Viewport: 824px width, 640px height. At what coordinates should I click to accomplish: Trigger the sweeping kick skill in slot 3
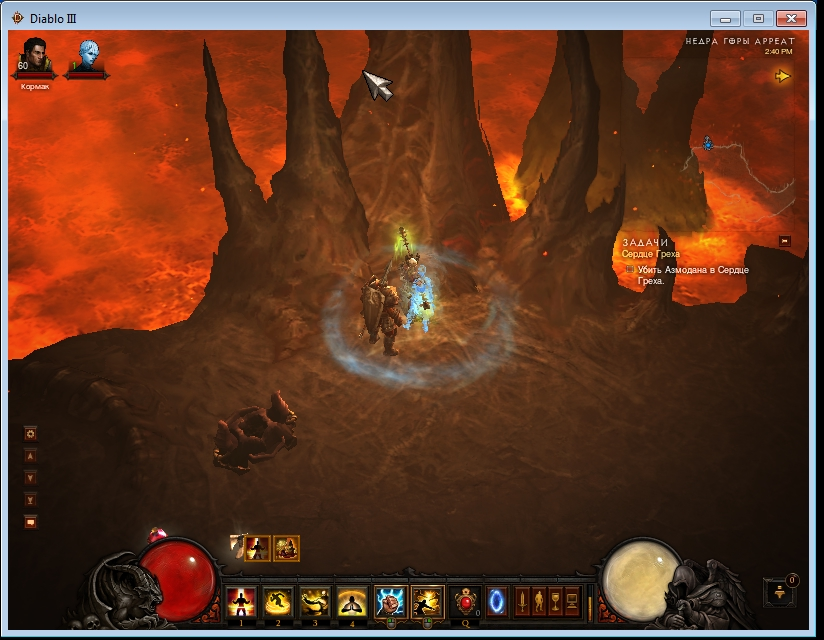[314, 601]
